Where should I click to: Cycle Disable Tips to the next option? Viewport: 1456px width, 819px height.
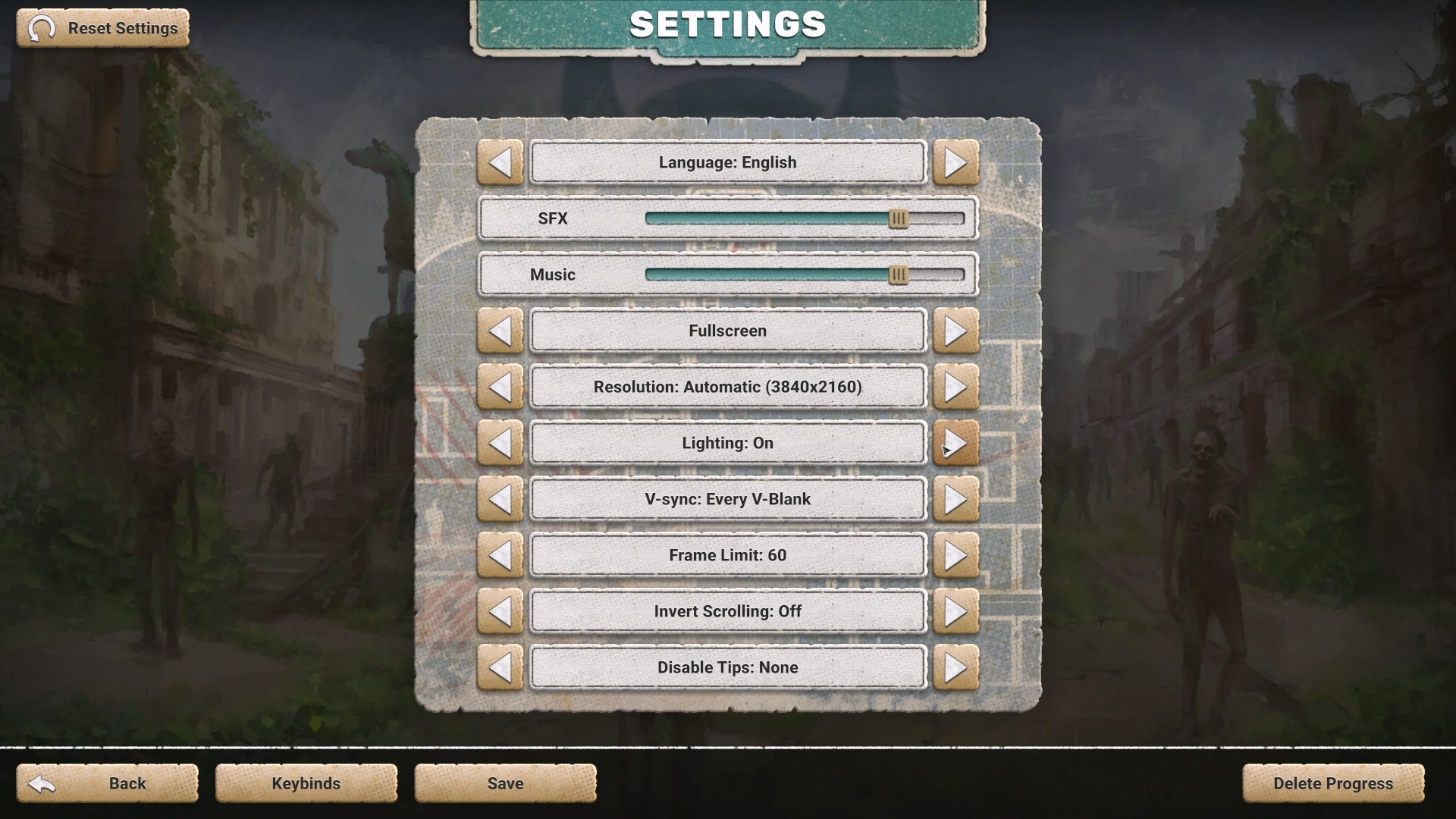[x=955, y=667]
